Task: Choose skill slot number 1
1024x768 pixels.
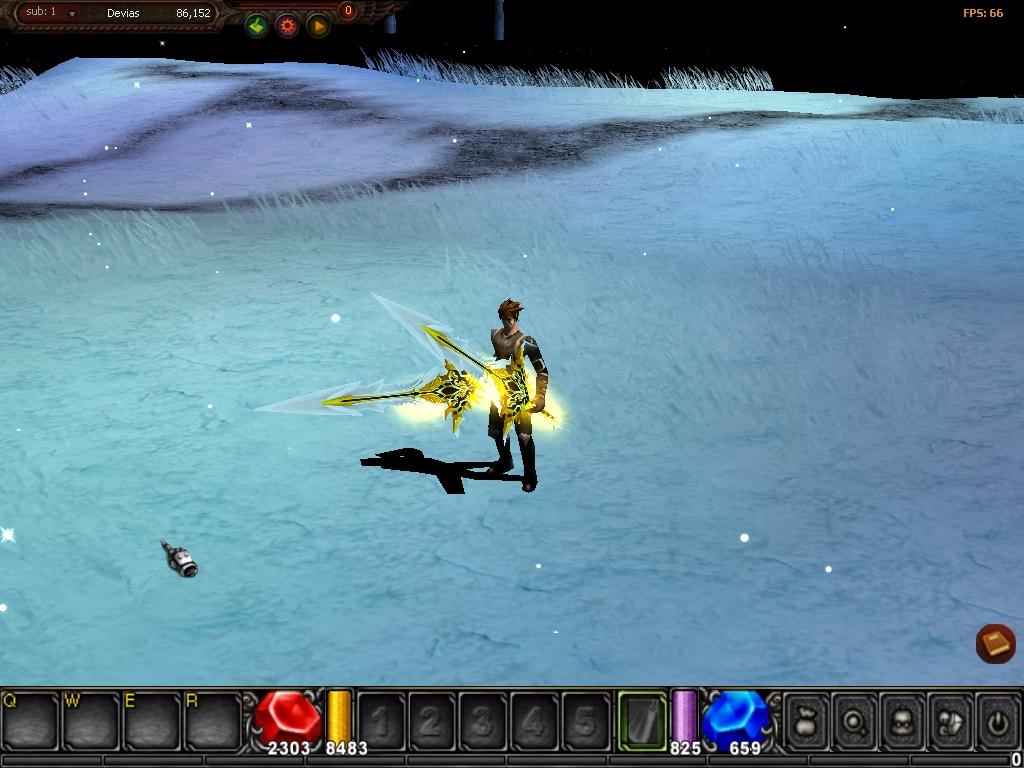Action: pyautogui.click(x=381, y=720)
